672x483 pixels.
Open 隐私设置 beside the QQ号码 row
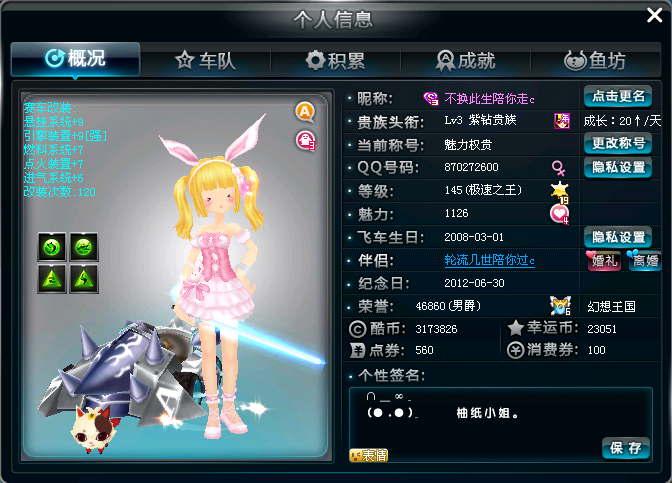pyautogui.click(x=617, y=167)
